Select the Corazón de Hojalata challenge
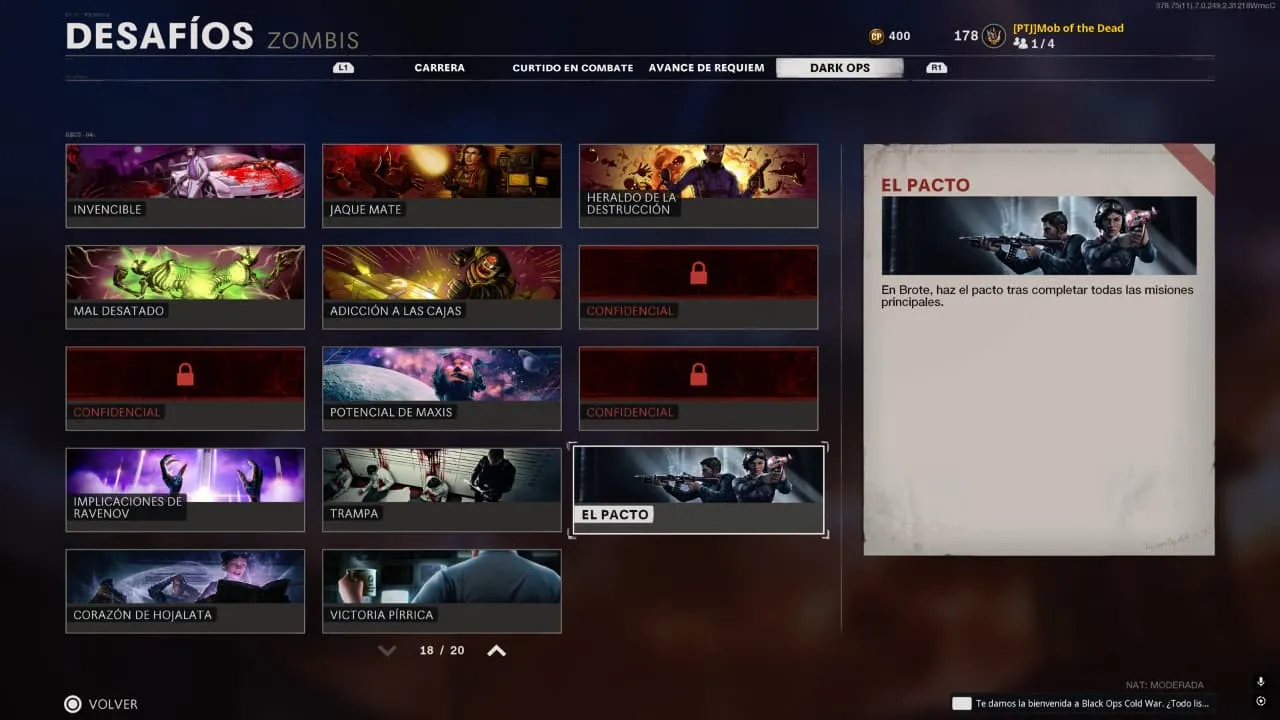Image resolution: width=1280 pixels, height=720 pixels. pyautogui.click(x=185, y=590)
